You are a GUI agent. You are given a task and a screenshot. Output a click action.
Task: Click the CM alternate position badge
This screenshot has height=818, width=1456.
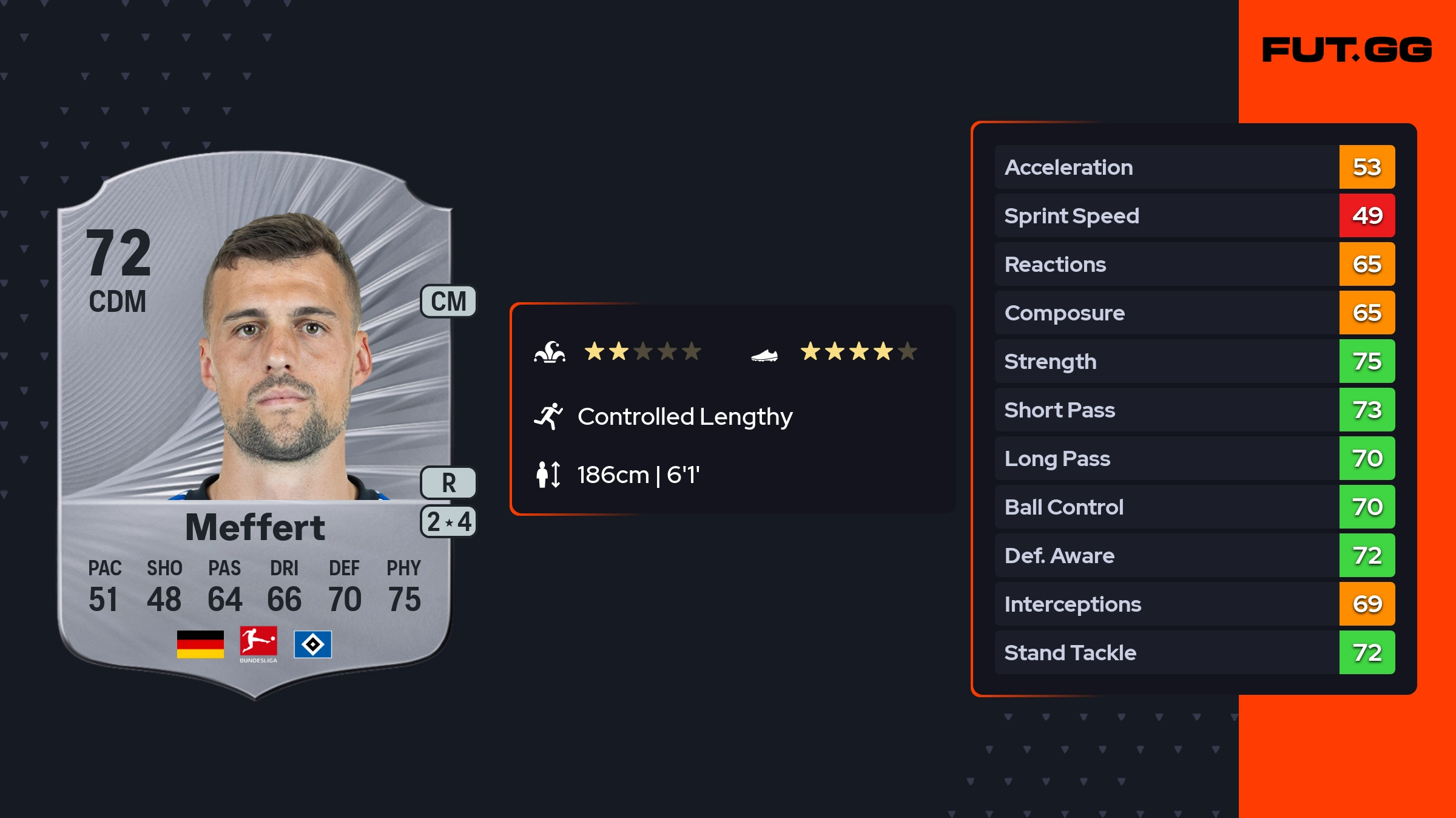[448, 302]
